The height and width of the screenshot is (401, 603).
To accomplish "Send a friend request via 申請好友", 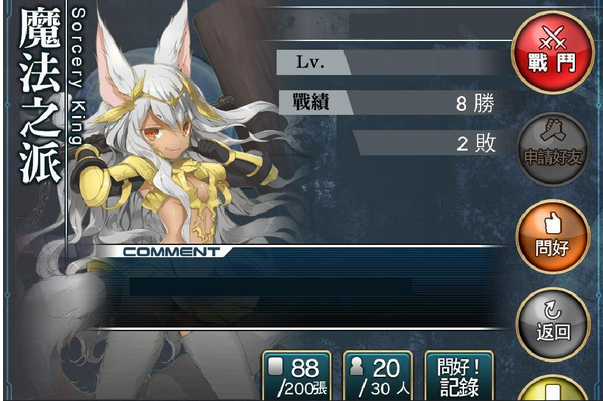I will click(x=553, y=147).
